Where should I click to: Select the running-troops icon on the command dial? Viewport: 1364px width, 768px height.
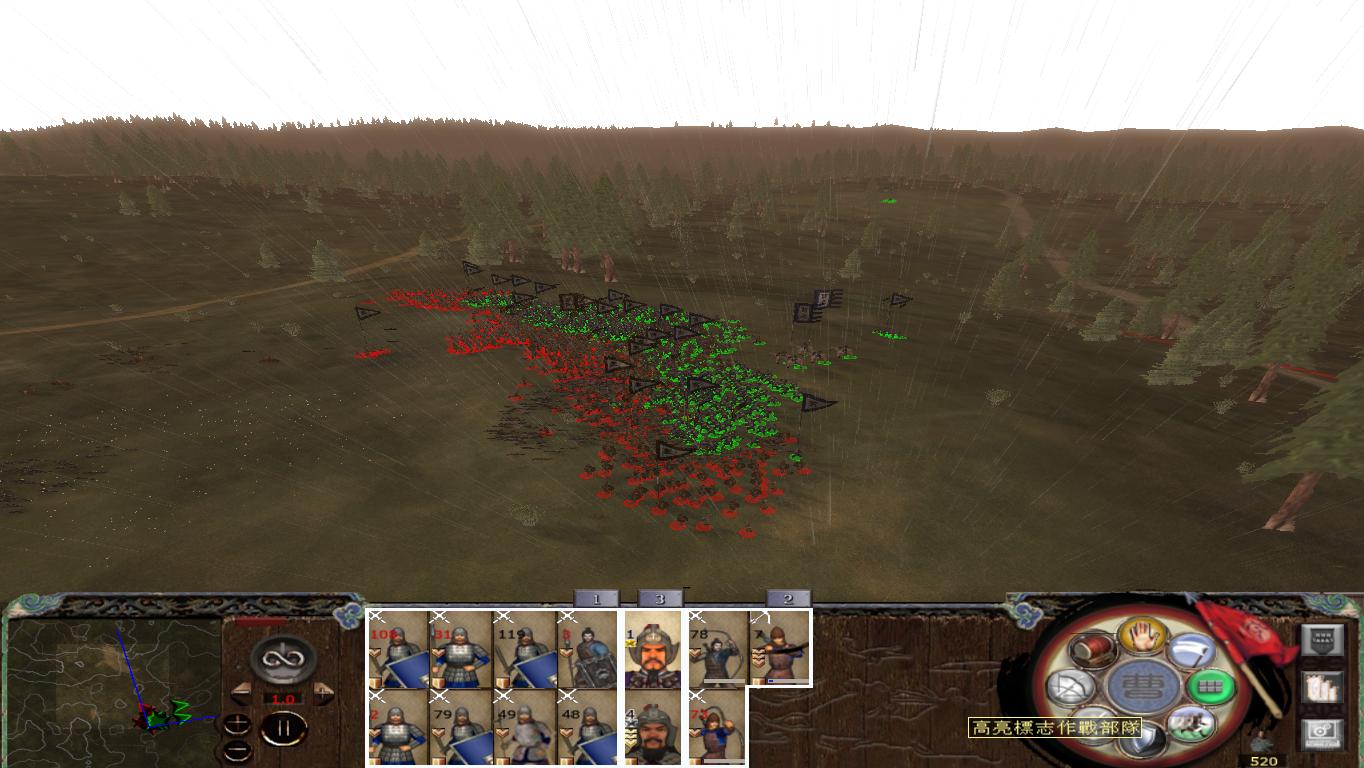pos(1190,726)
